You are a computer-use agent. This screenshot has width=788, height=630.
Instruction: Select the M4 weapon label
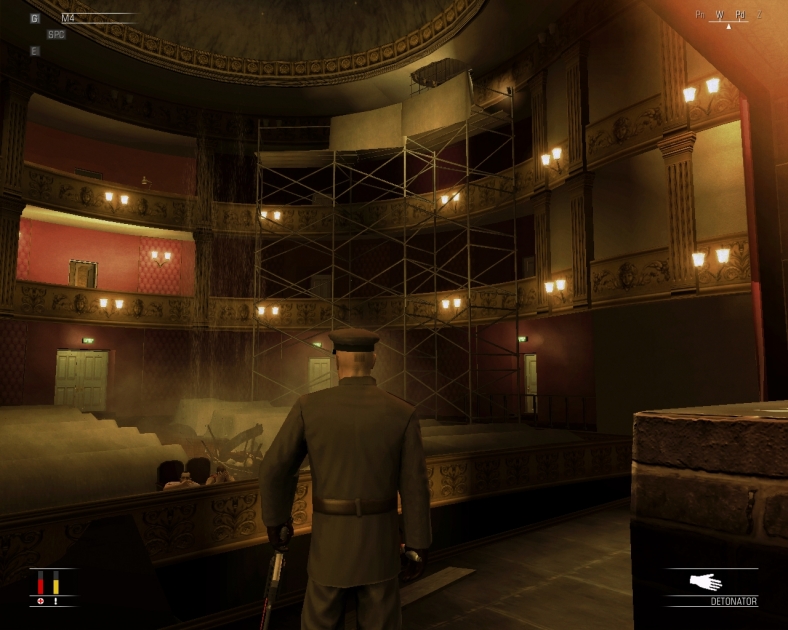(x=68, y=18)
